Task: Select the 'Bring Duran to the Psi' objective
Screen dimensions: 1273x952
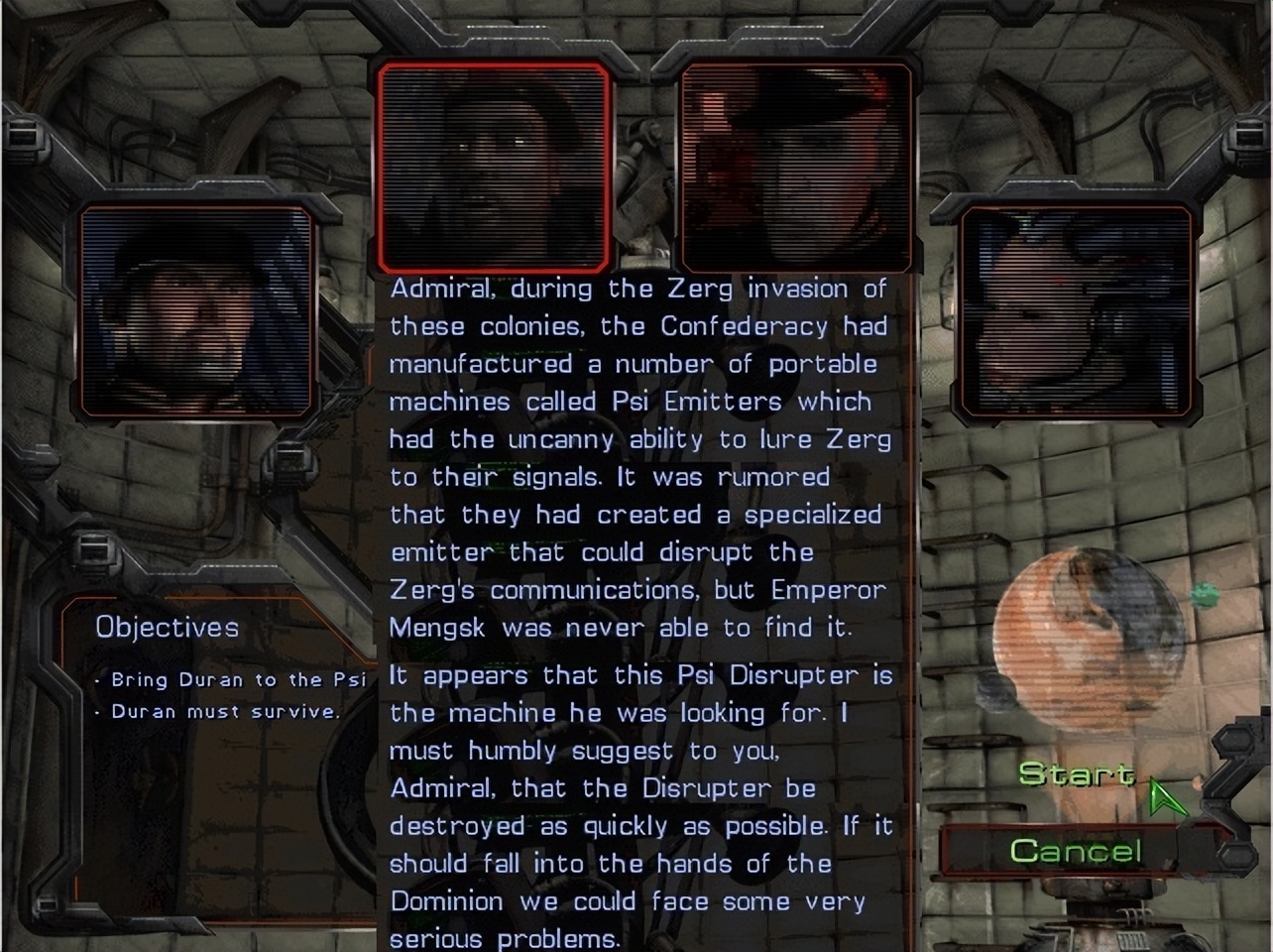Action: coord(238,679)
